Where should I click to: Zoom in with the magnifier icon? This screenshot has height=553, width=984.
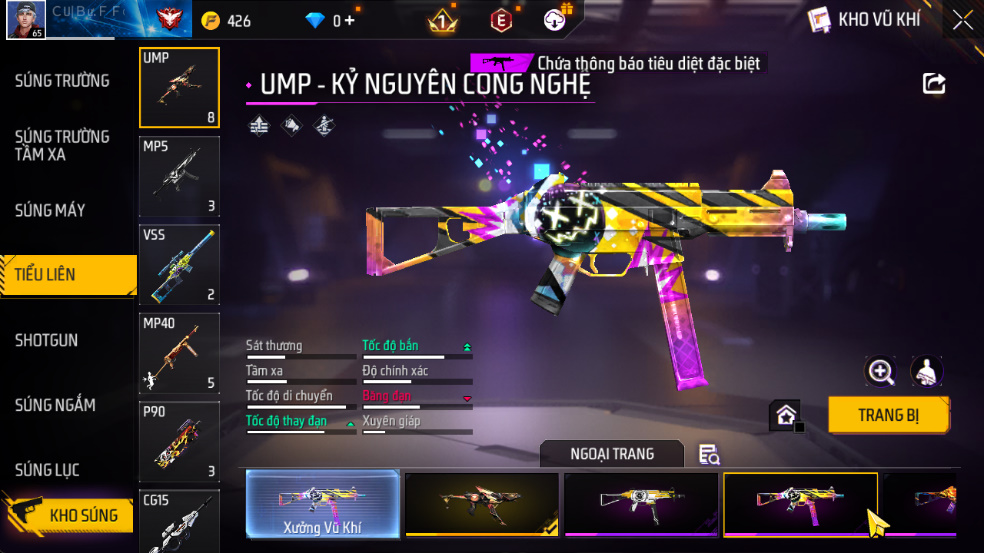point(880,372)
